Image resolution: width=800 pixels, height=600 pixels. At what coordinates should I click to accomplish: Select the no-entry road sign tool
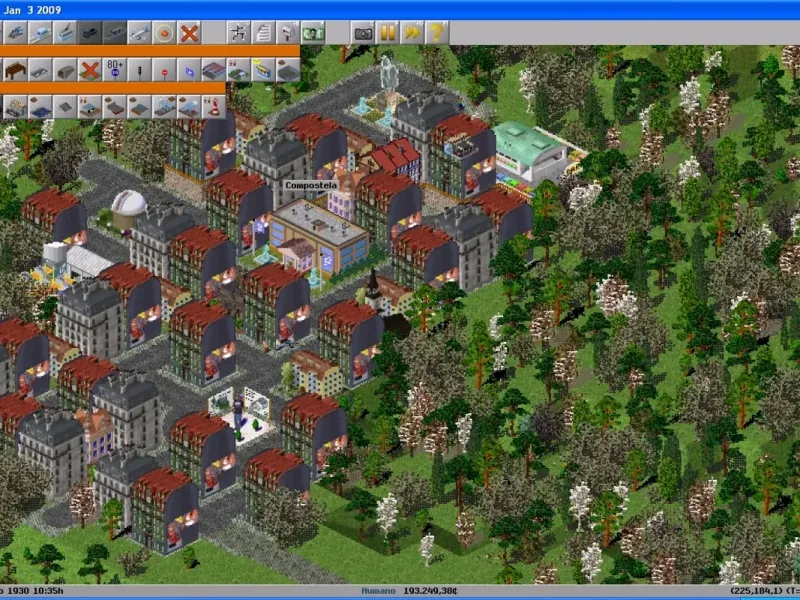click(165, 70)
